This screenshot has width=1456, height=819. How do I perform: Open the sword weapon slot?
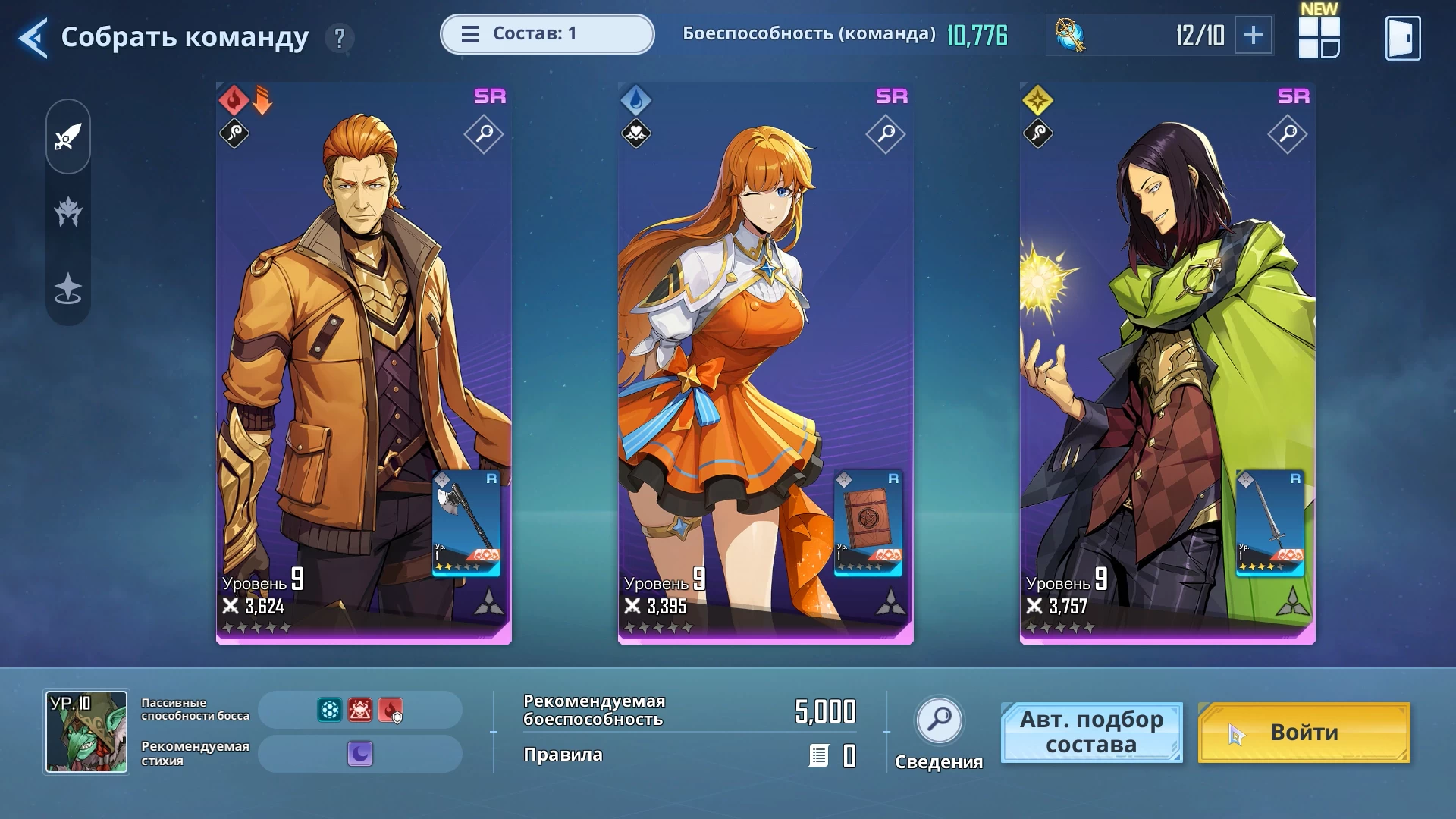(1270, 523)
